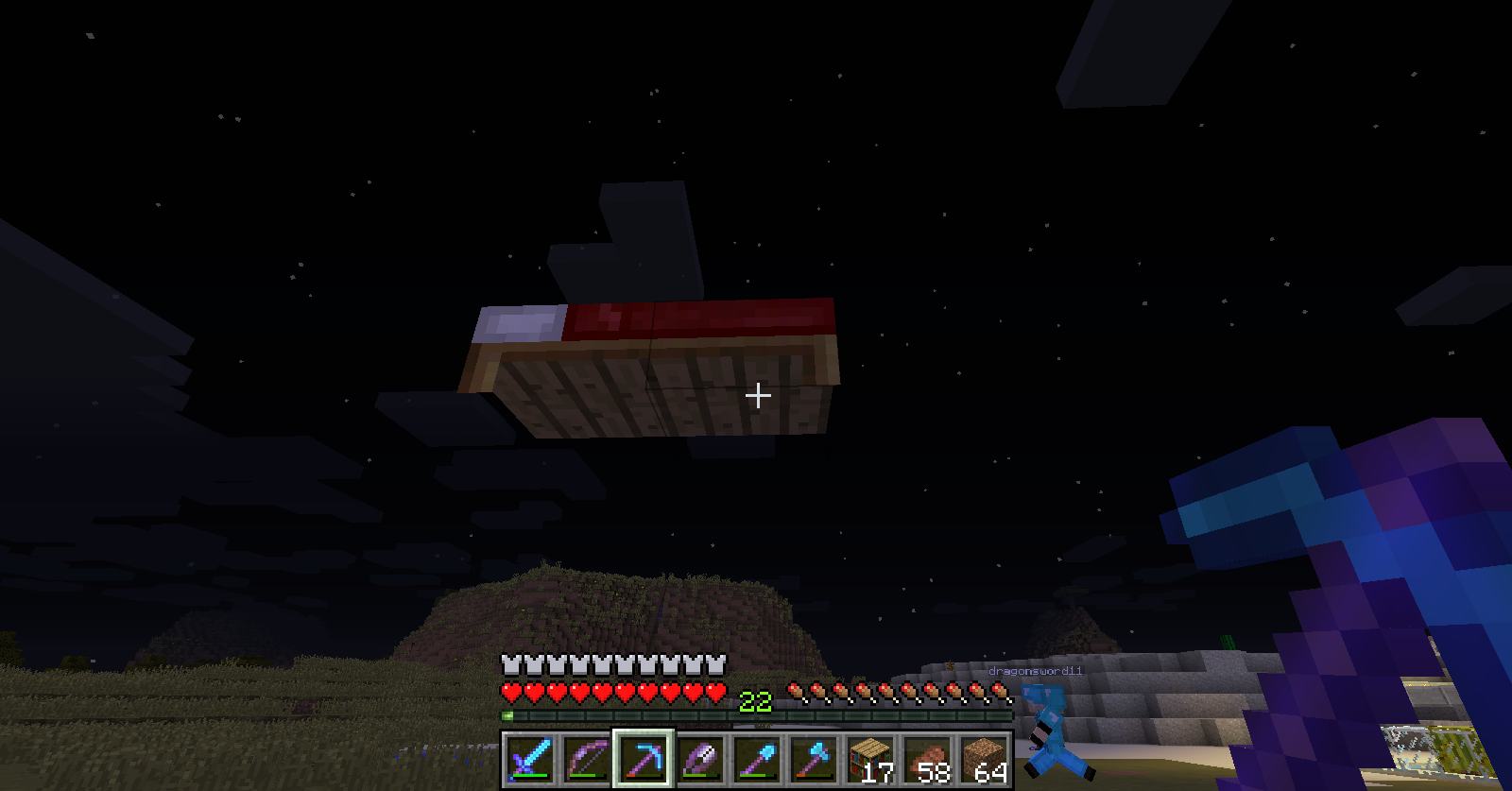Select the enchanted diamond sword slot
The height and width of the screenshot is (791, 1512).
tap(530, 759)
